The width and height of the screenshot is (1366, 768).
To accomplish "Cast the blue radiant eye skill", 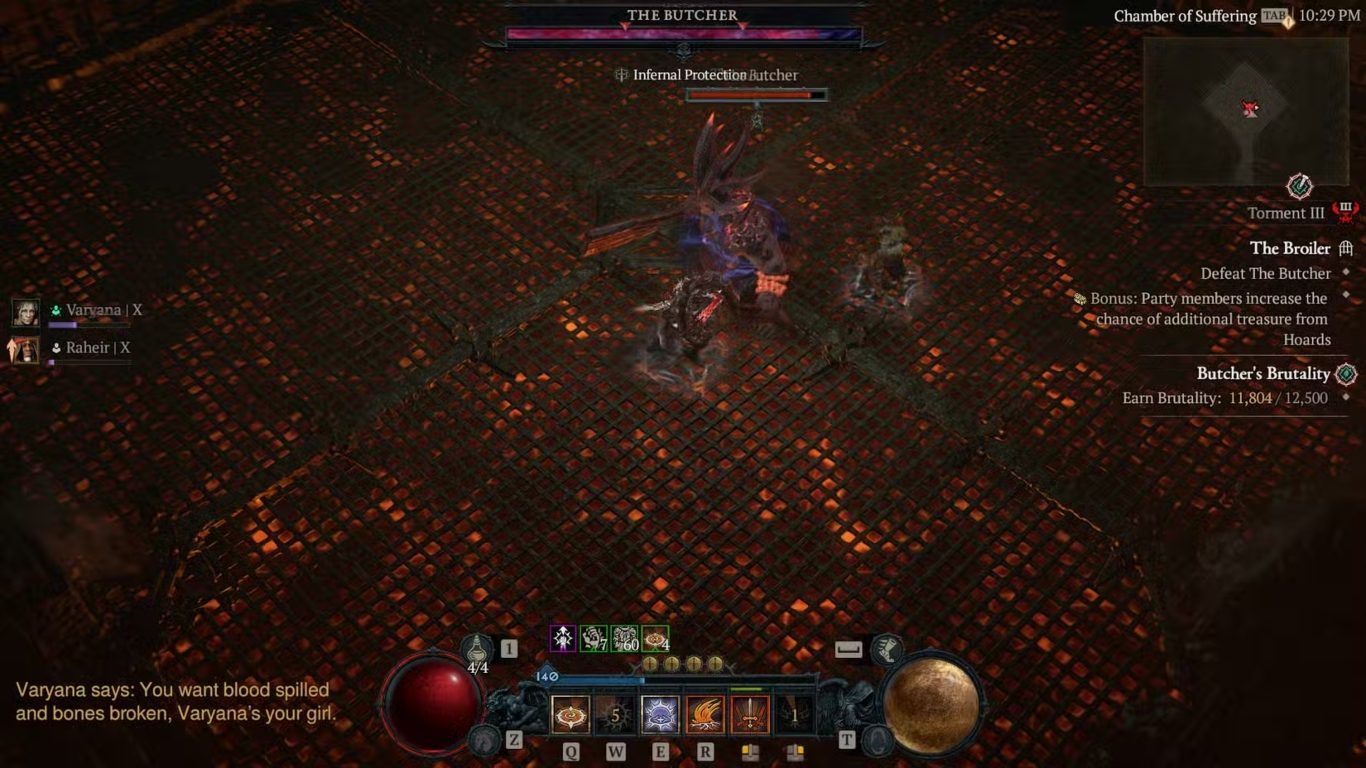I will (660, 714).
